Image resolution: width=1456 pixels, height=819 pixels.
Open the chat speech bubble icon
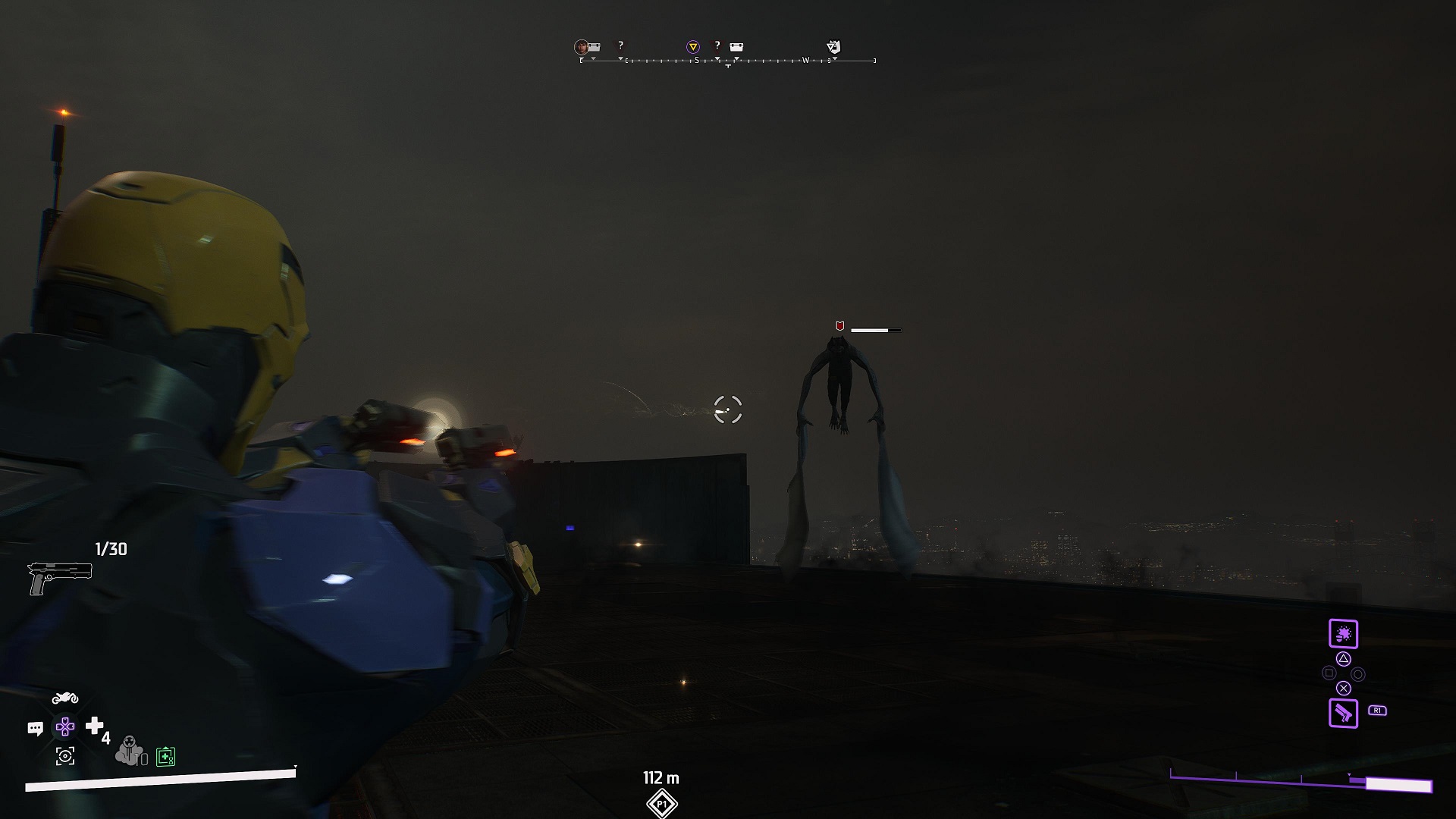pos(35,729)
